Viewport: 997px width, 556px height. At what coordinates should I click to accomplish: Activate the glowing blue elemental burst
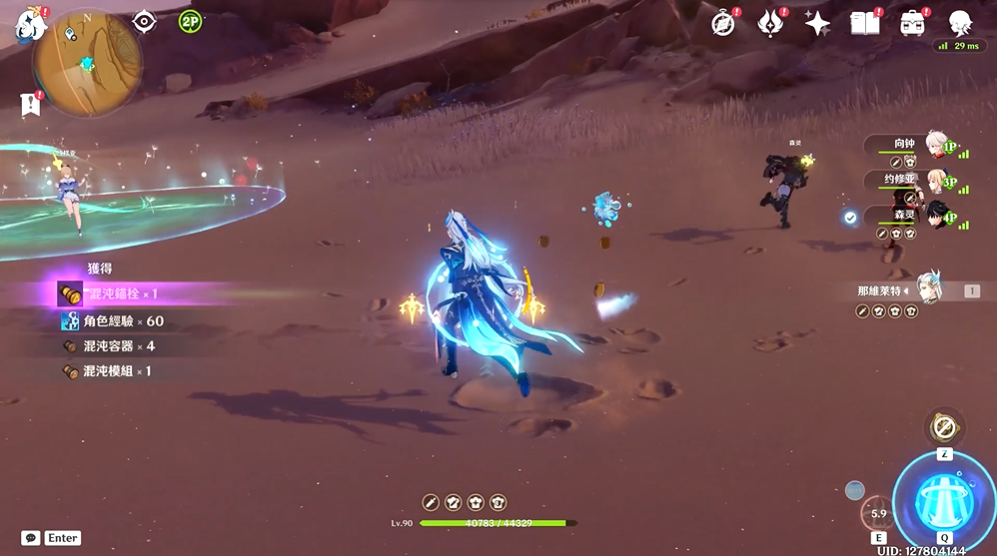(943, 496)
